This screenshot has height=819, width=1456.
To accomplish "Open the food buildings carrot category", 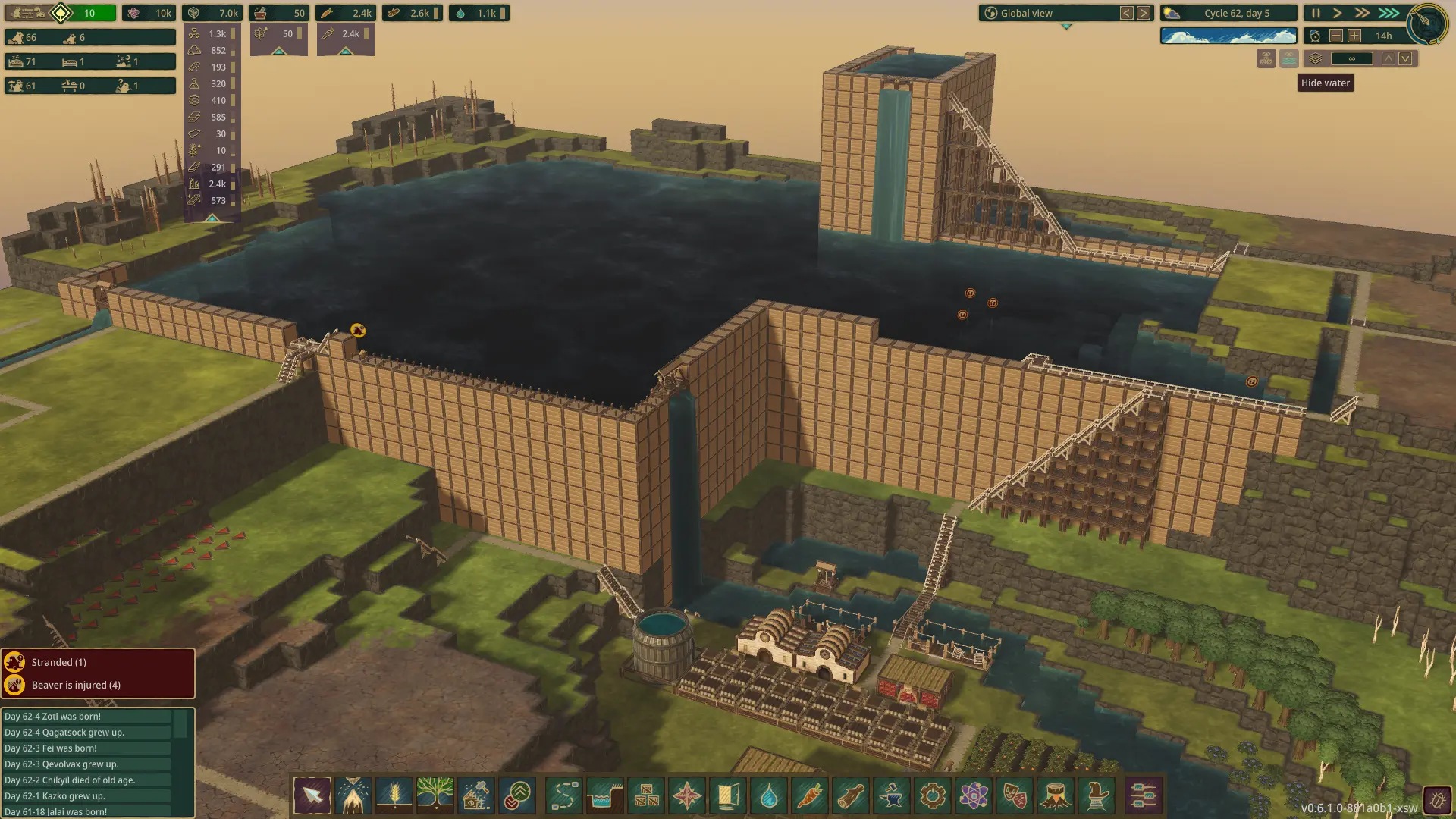I will click(810, 795).
